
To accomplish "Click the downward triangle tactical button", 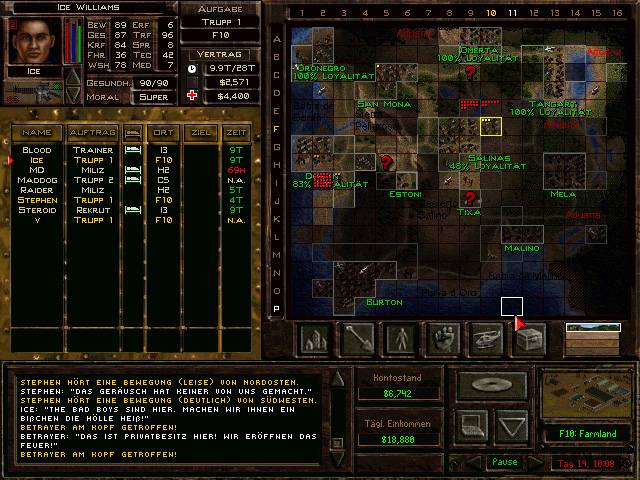I will (x=511, y=426).
